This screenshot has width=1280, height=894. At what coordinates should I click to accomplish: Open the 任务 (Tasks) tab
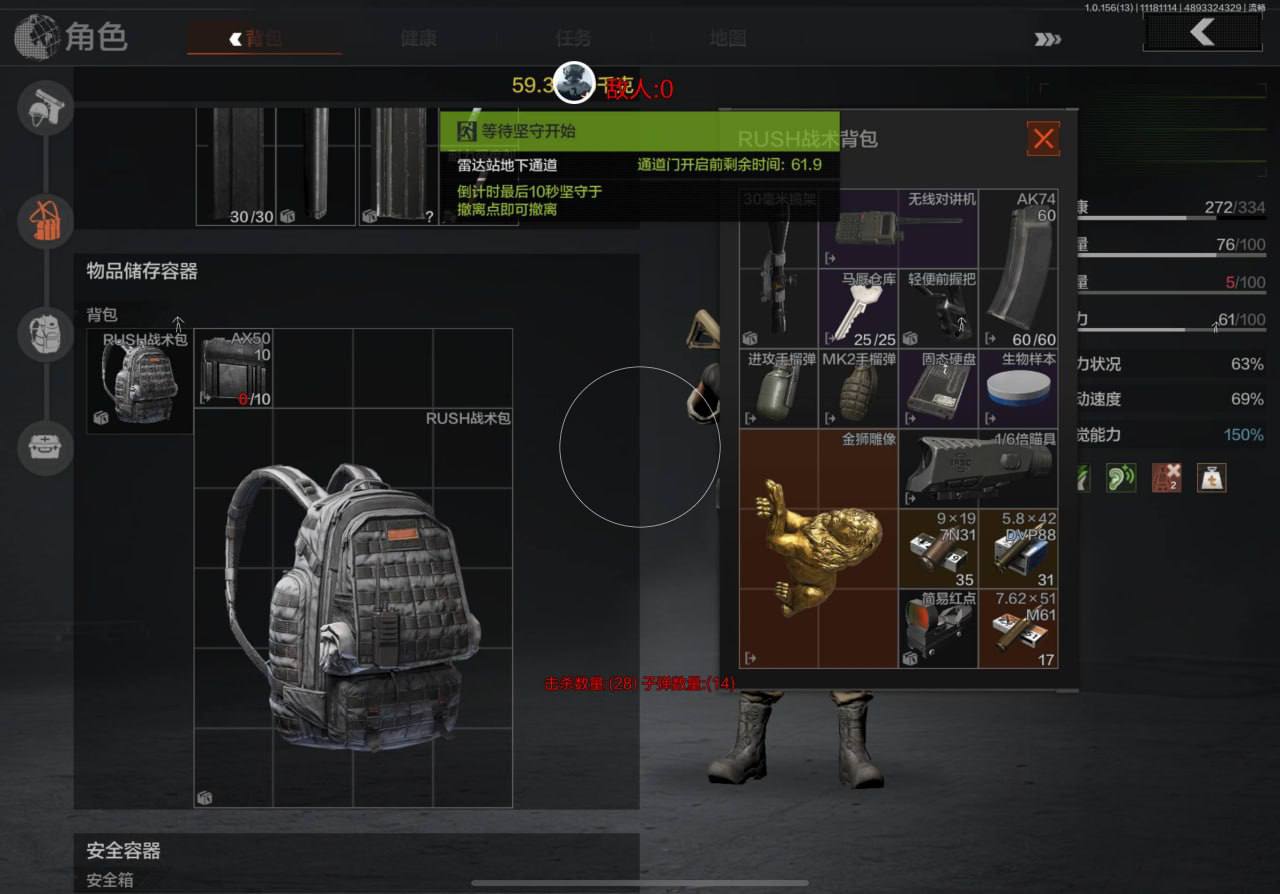[573, 38]
